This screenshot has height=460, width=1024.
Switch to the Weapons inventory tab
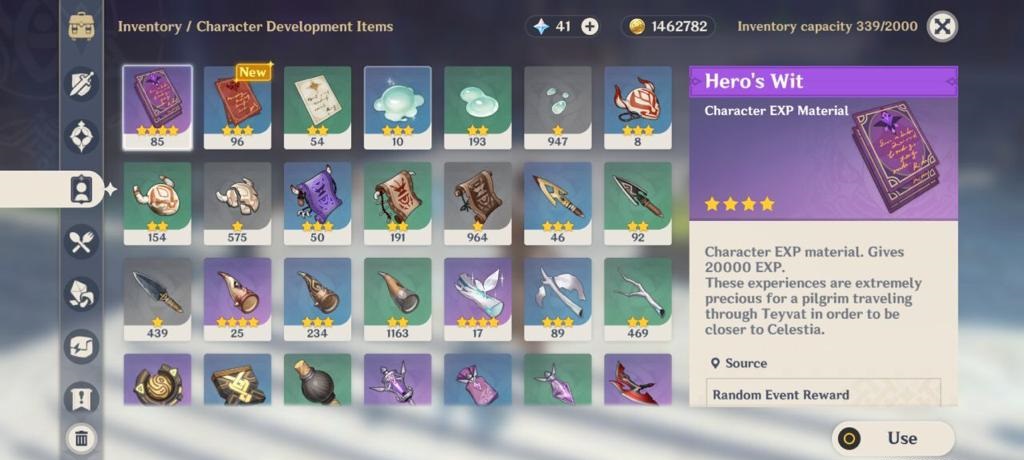(x=81, y=84)
